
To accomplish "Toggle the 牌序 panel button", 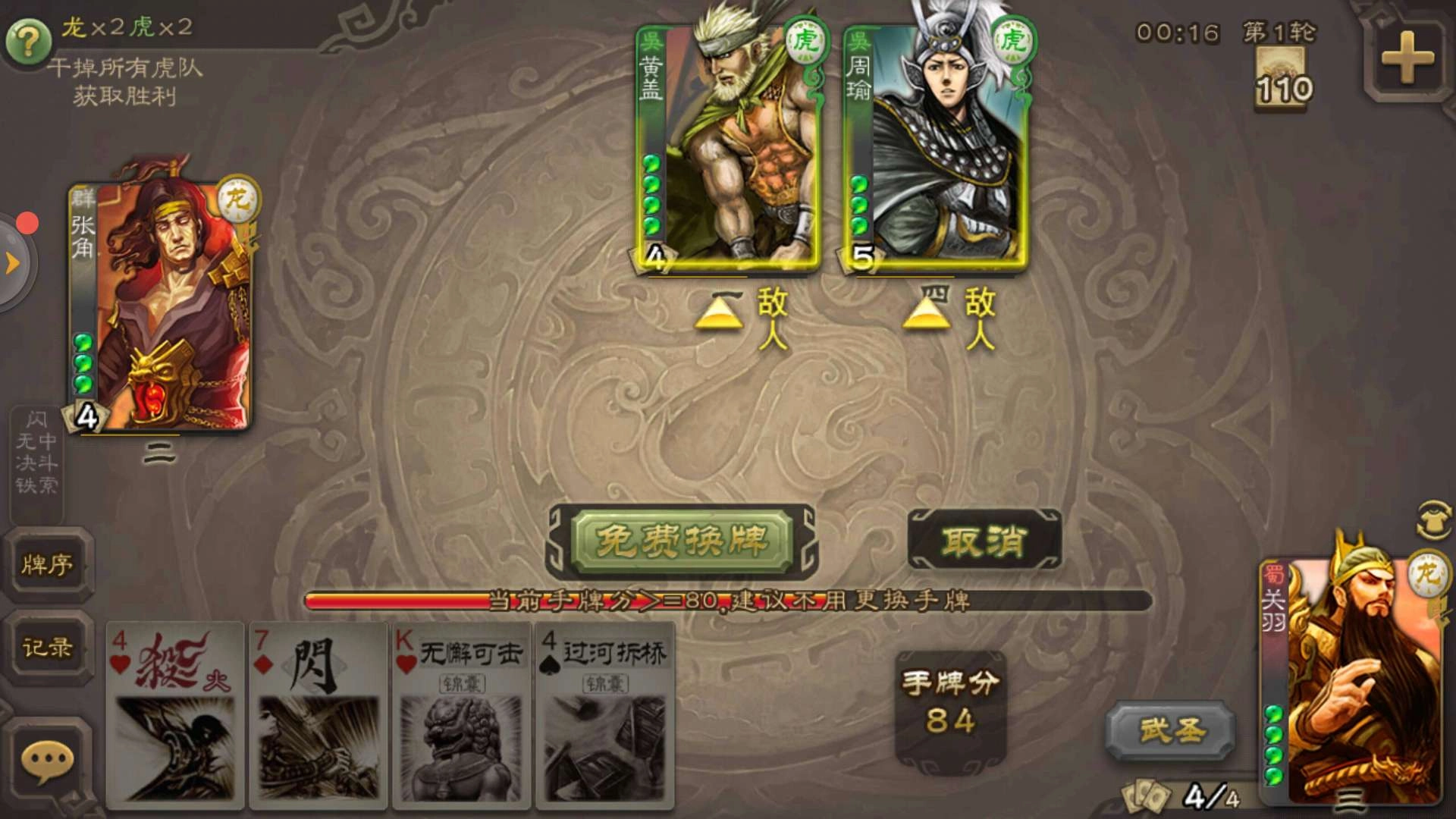I will [x=48, y=565].
